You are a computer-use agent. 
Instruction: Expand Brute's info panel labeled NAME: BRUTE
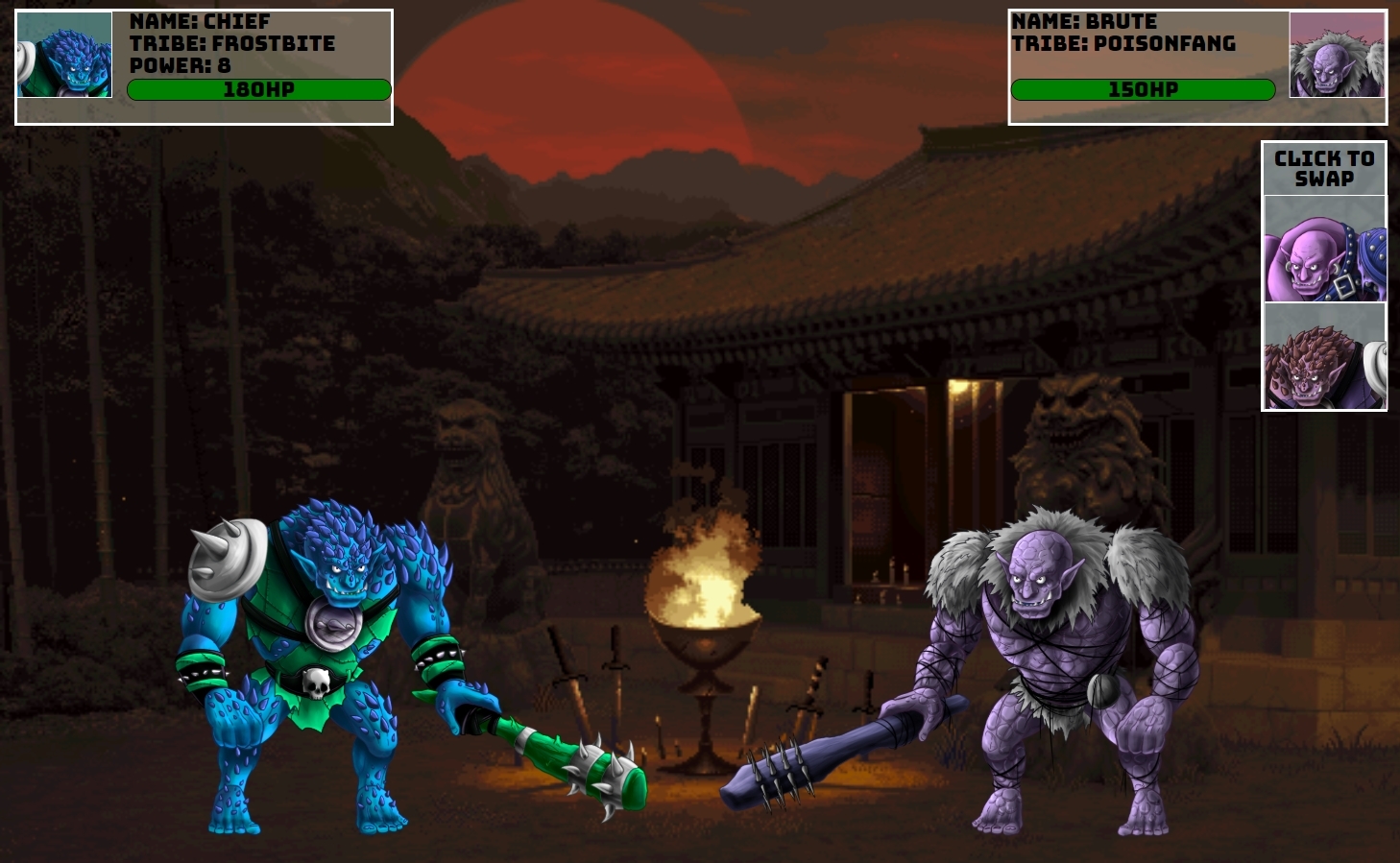tap(1085, 20)
